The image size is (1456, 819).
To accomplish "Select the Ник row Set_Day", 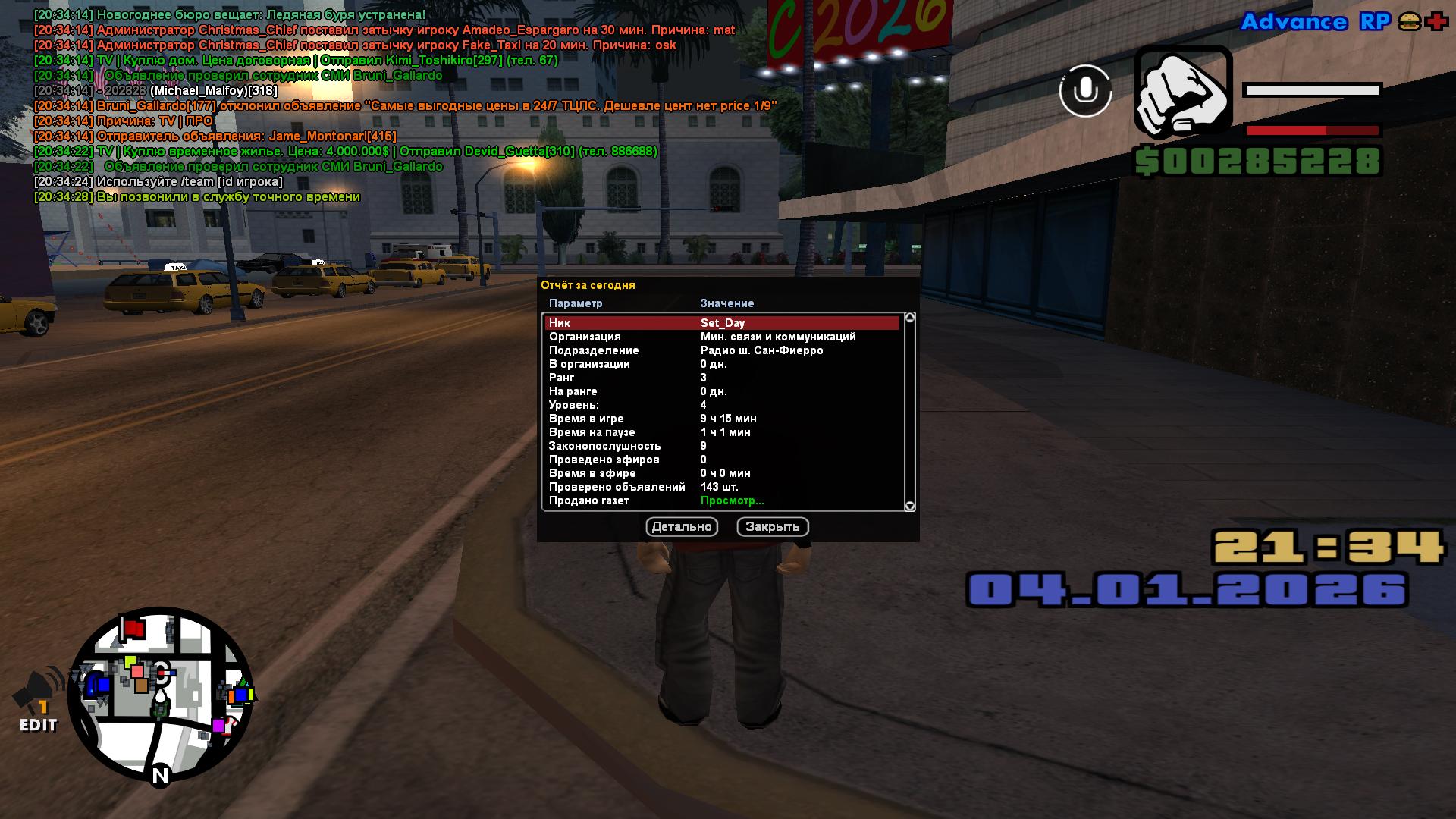I will [x=722, y=323].
